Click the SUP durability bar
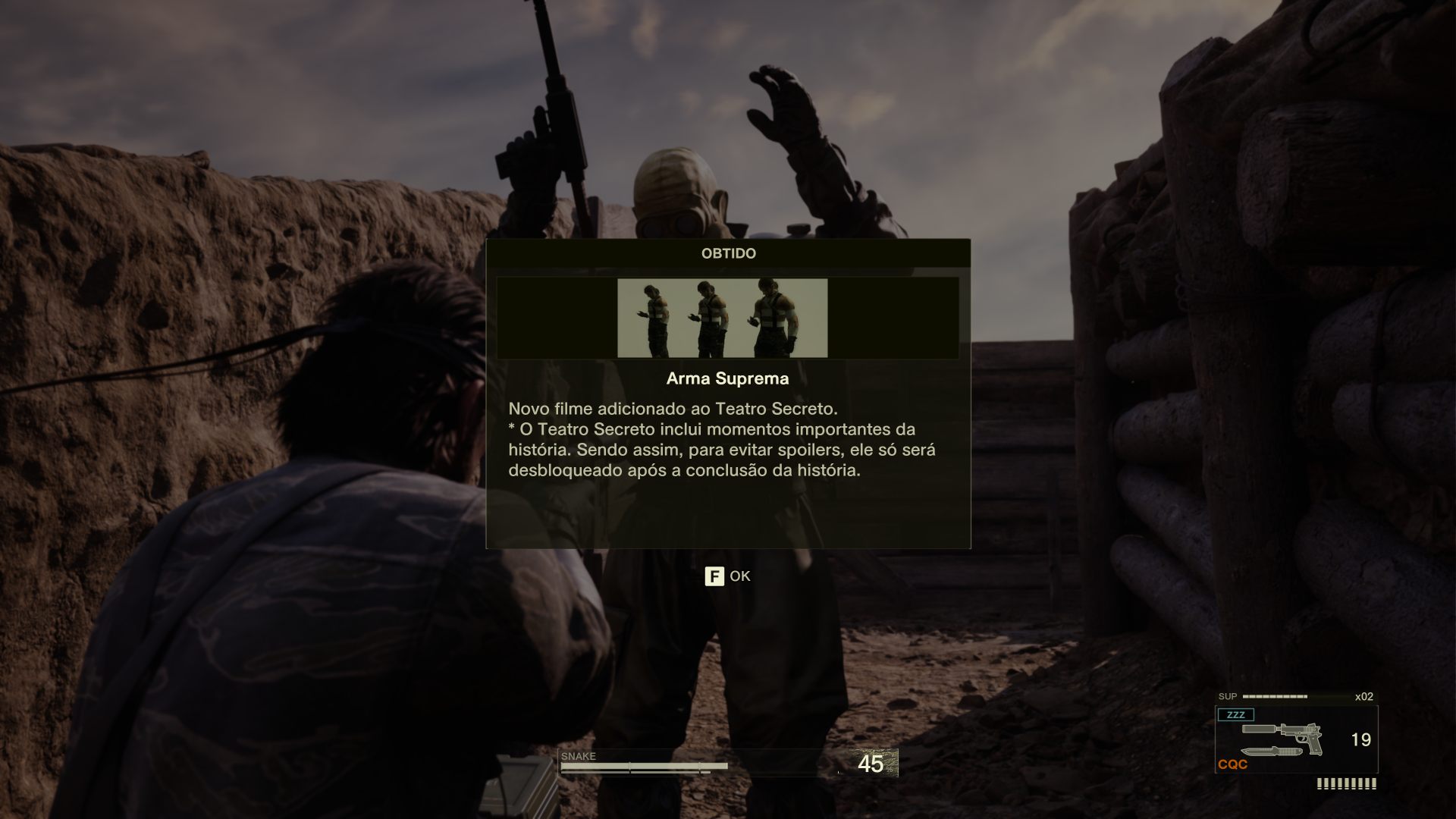Viewport: 1456px width, 819px height. coord(1274,695)
